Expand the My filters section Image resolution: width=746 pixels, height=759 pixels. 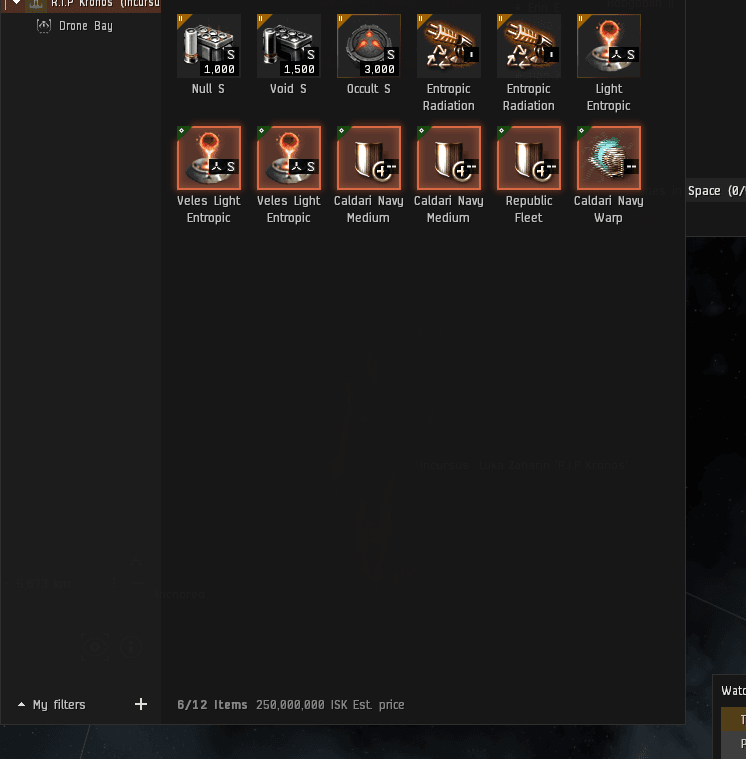(52, 705)
